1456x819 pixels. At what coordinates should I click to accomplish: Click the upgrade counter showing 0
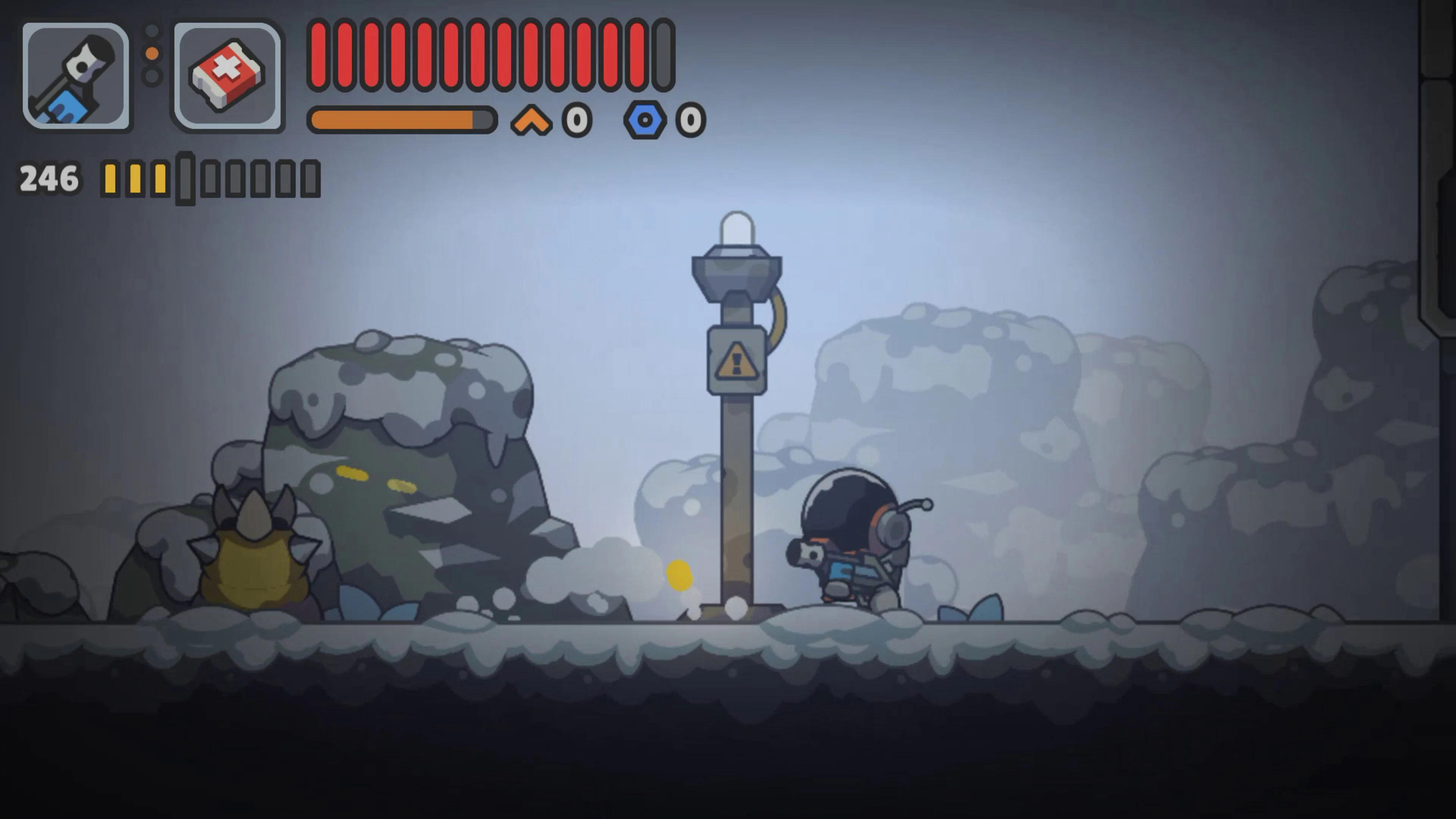click(x=576, y=119)
